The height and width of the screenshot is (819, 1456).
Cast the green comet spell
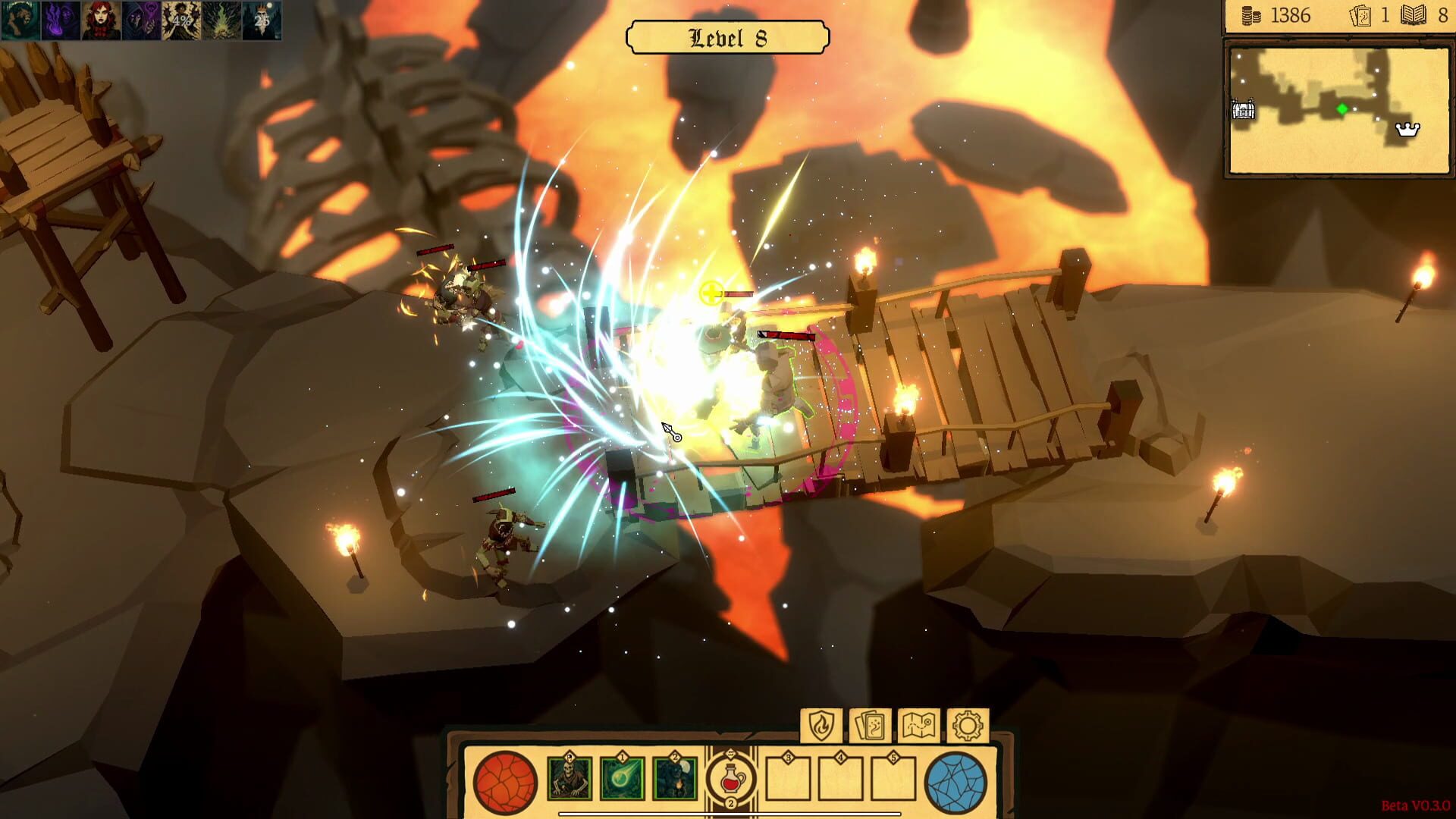623,779
